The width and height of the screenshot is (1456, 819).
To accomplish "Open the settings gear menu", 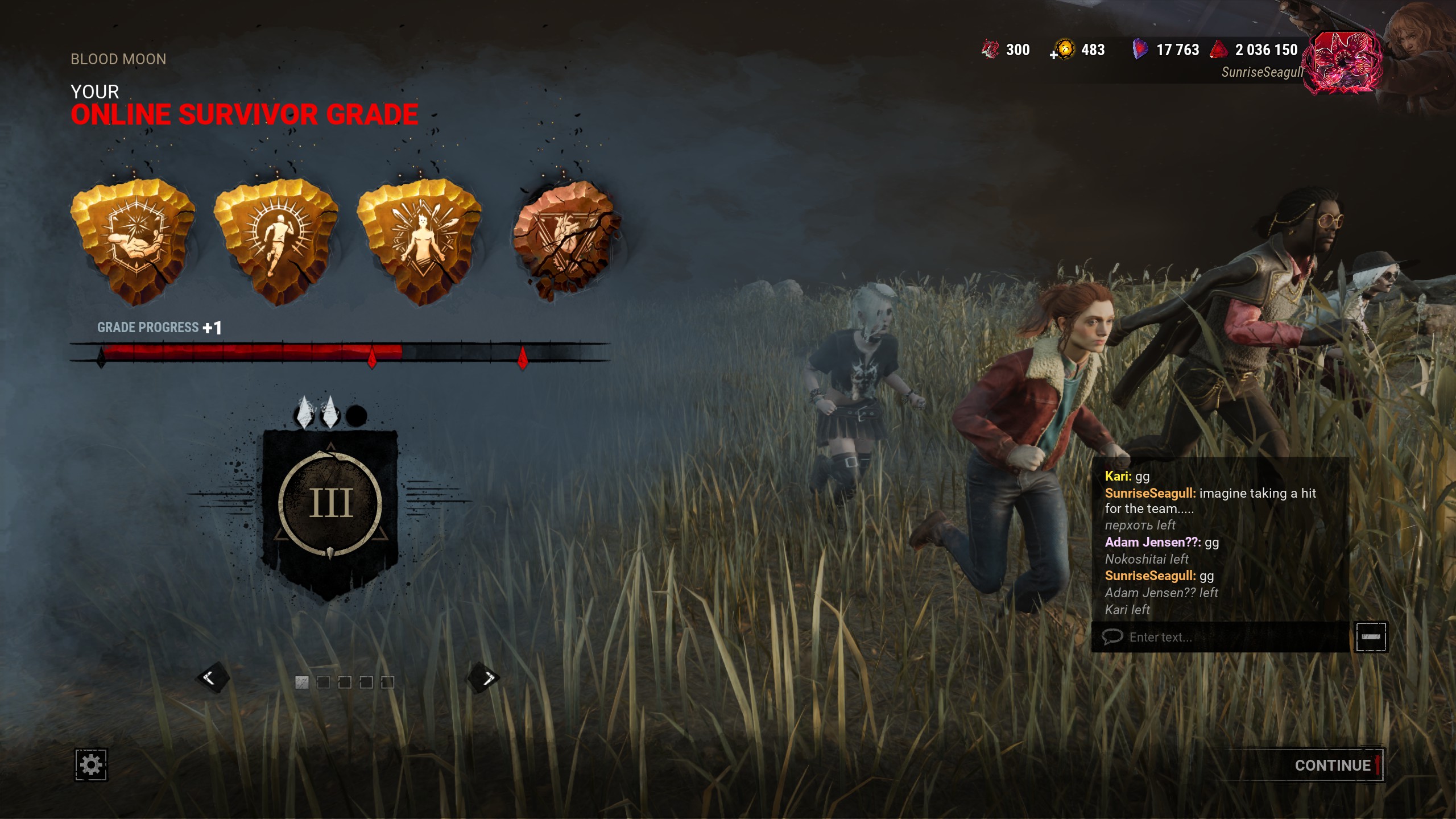I will tap(91, 765).
